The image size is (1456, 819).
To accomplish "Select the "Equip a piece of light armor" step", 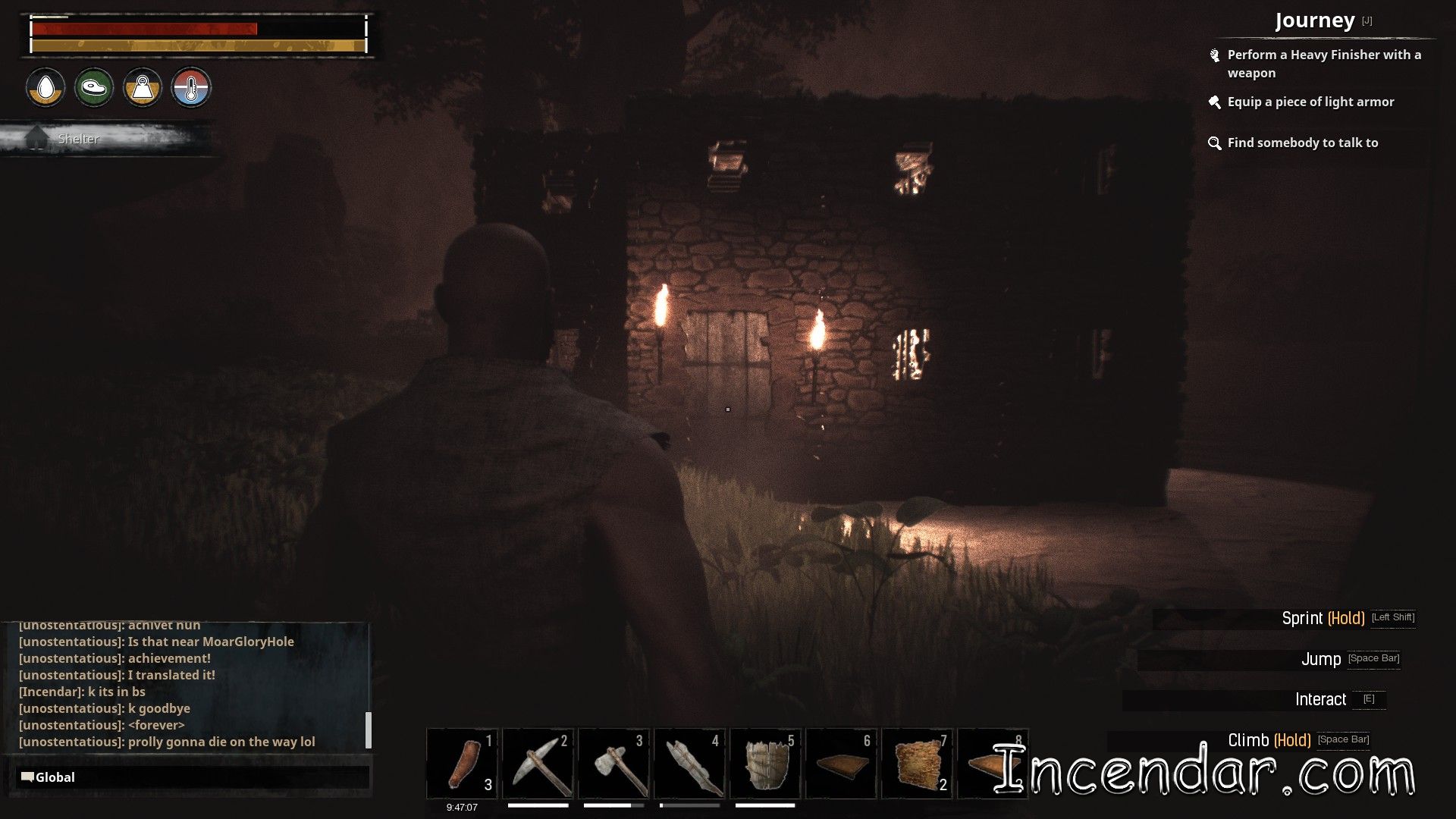I will (1310, 102).
